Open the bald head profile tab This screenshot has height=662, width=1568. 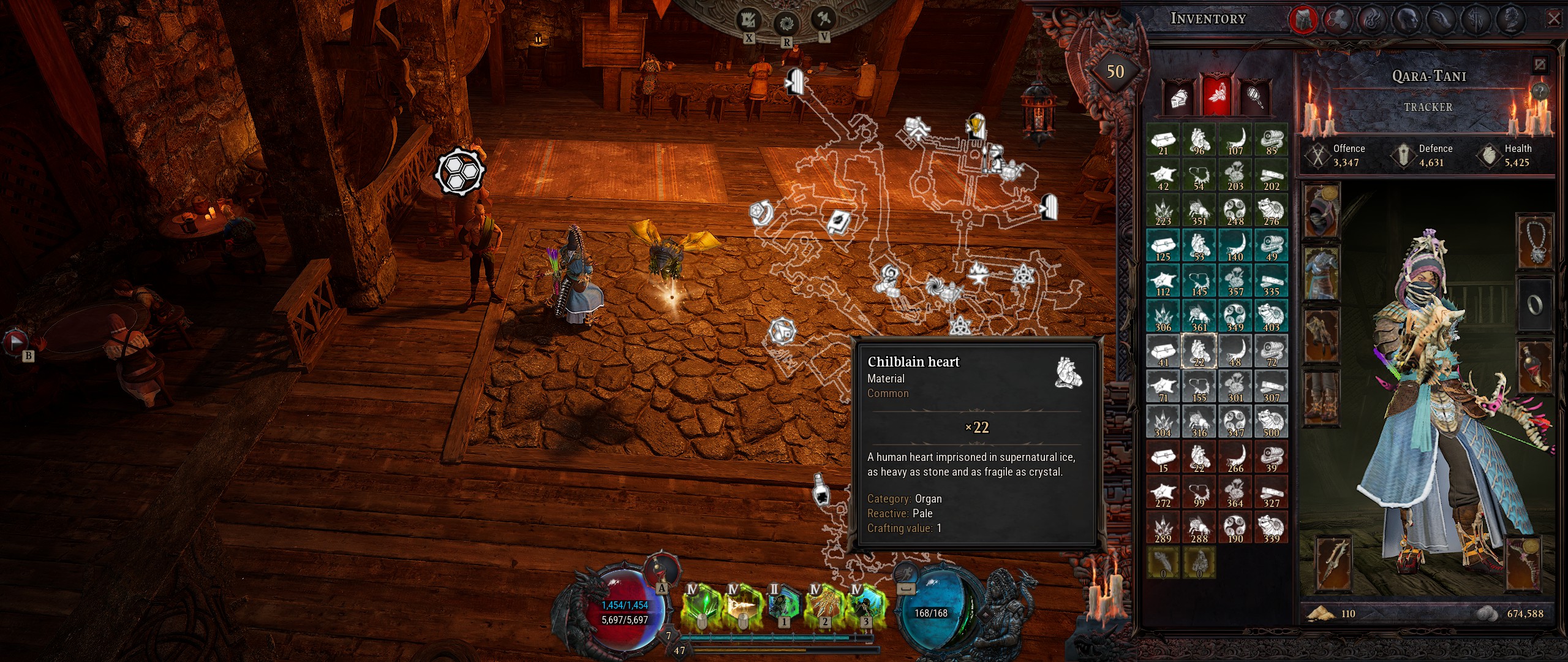[x=1408, y=20]
